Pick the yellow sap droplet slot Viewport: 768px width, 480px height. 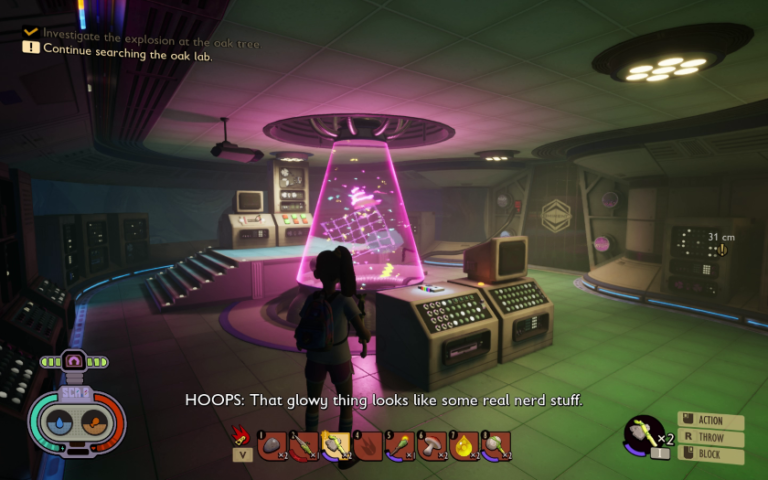[x=464, y=445]
